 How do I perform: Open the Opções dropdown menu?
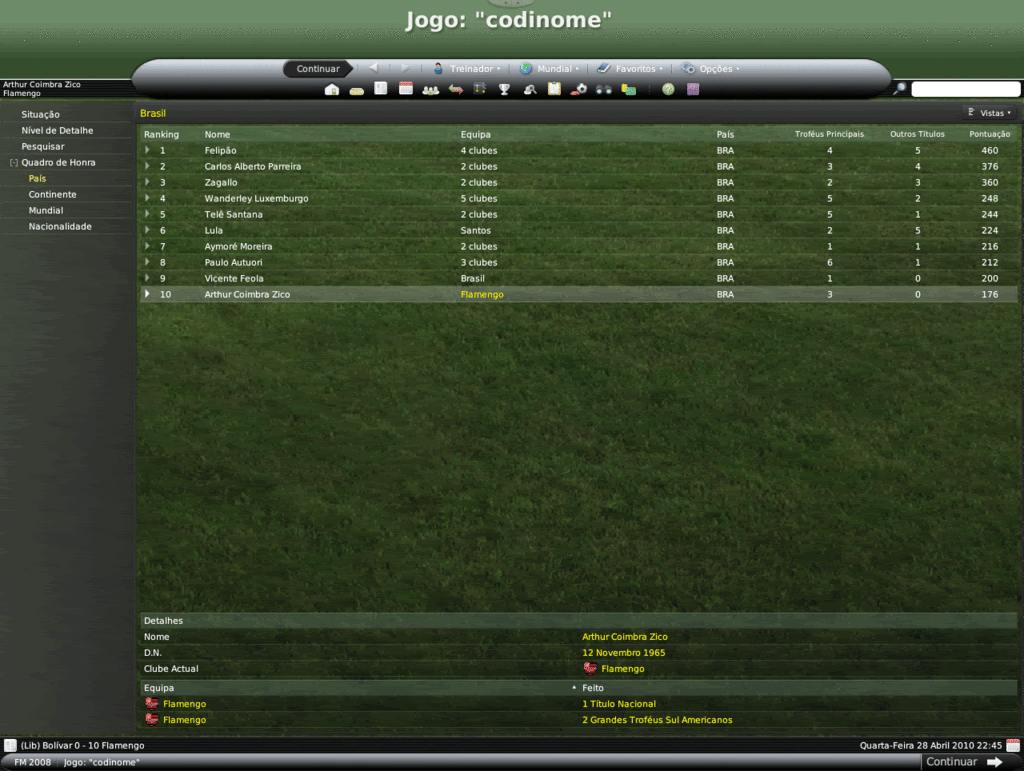(711, 69)
